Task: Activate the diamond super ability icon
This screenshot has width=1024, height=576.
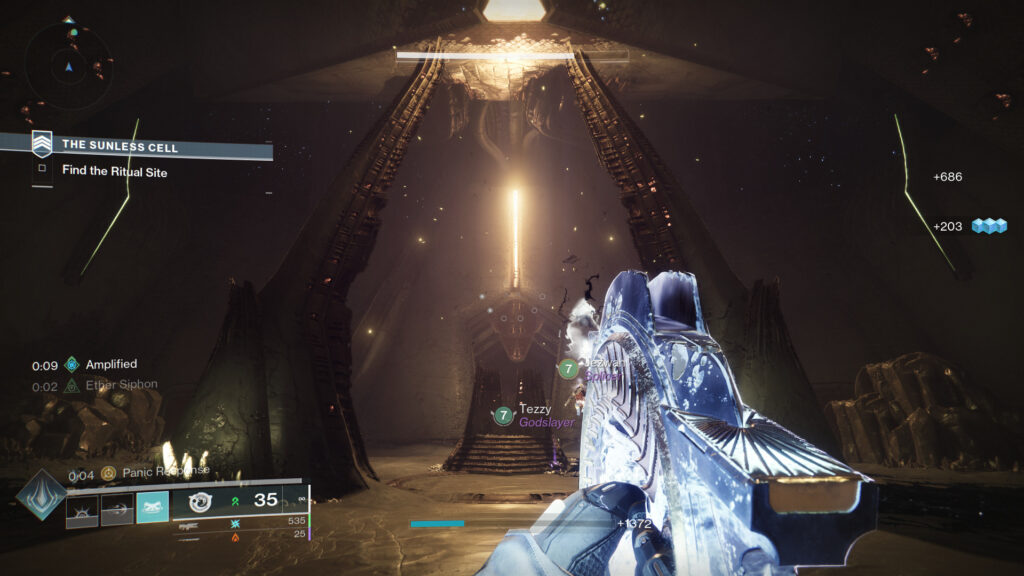Action: point(43,494)
